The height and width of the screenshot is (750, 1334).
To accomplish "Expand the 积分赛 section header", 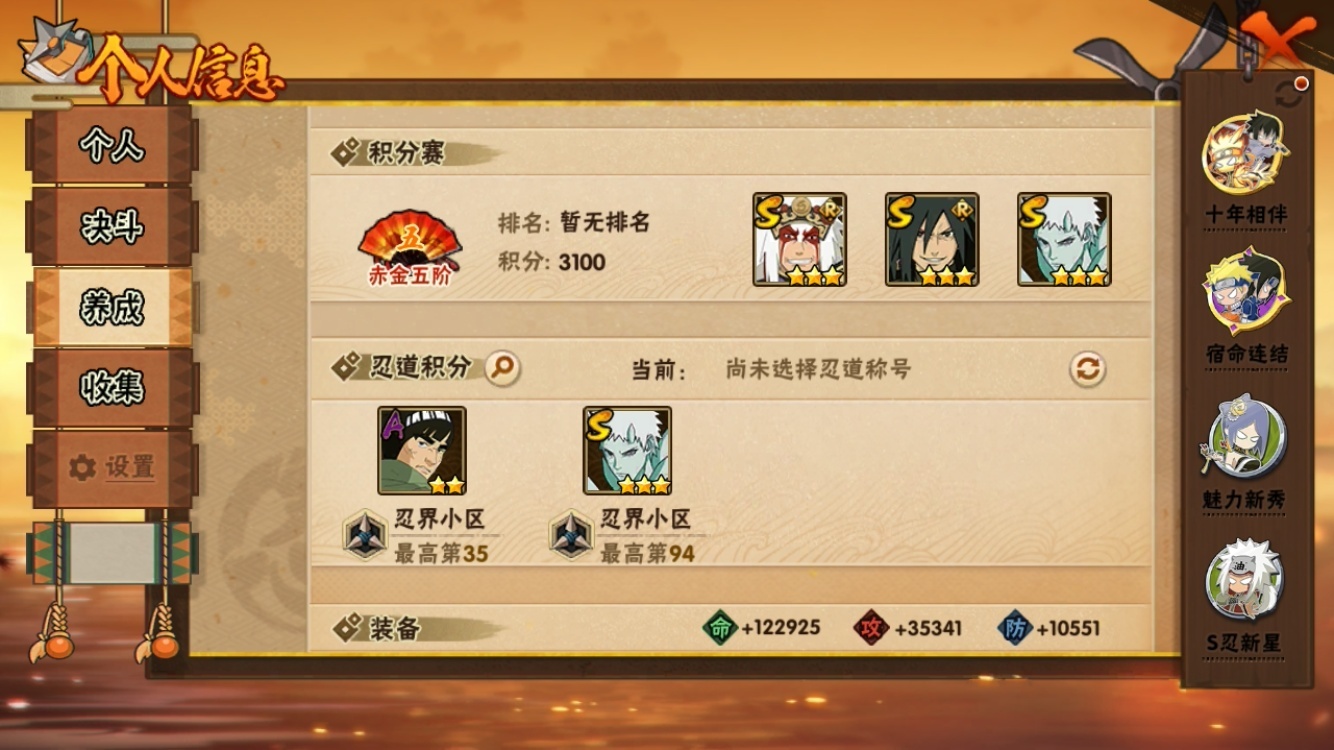I will coord(385,151).
